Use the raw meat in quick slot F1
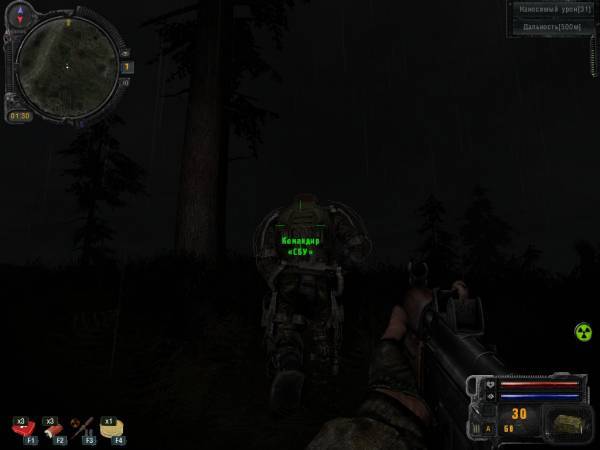Screen dimensions: 600x450 [x=21, y=427]
